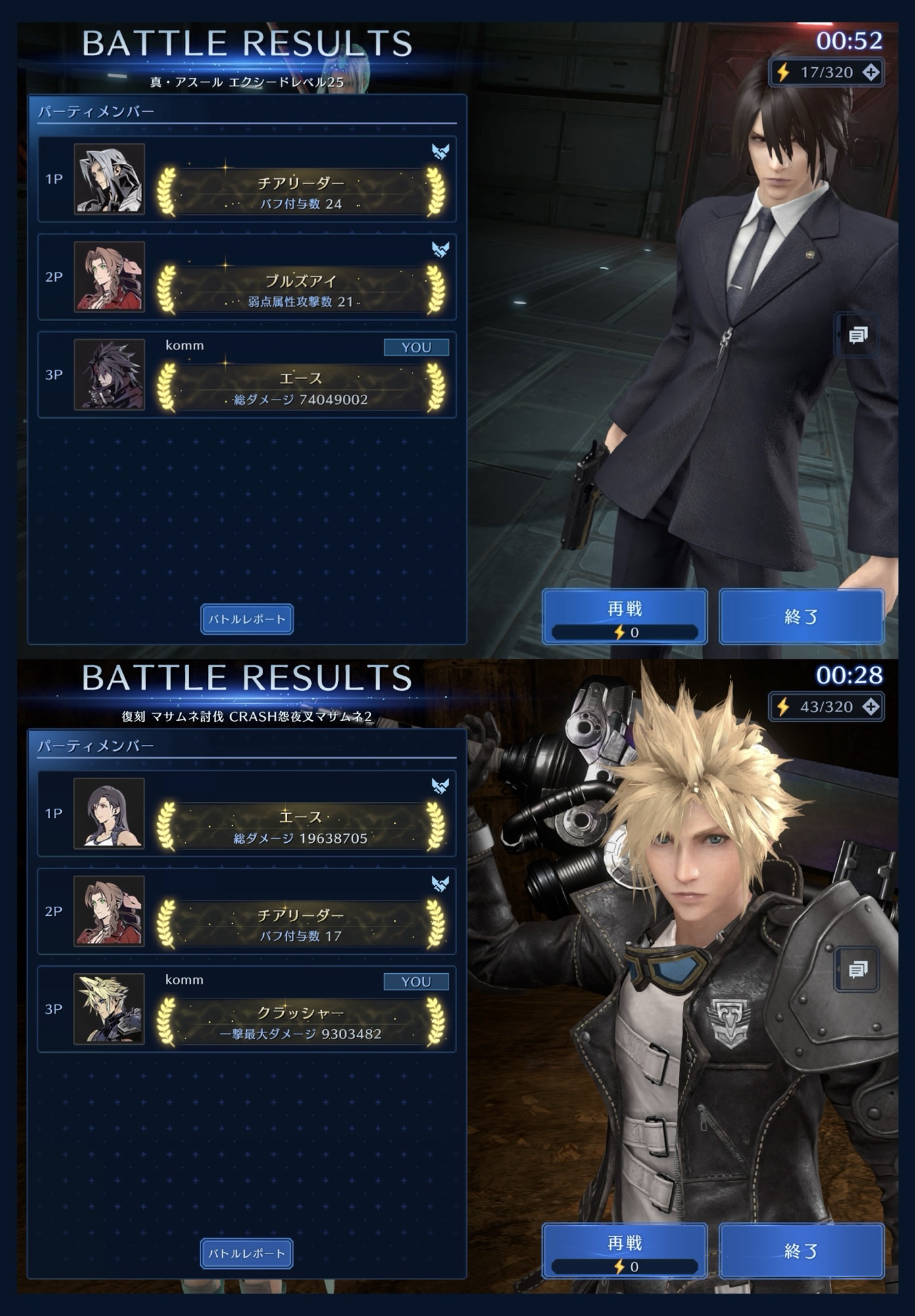
Task: Open the chat icon in the 00:52 results
Action: click(857, 336)
